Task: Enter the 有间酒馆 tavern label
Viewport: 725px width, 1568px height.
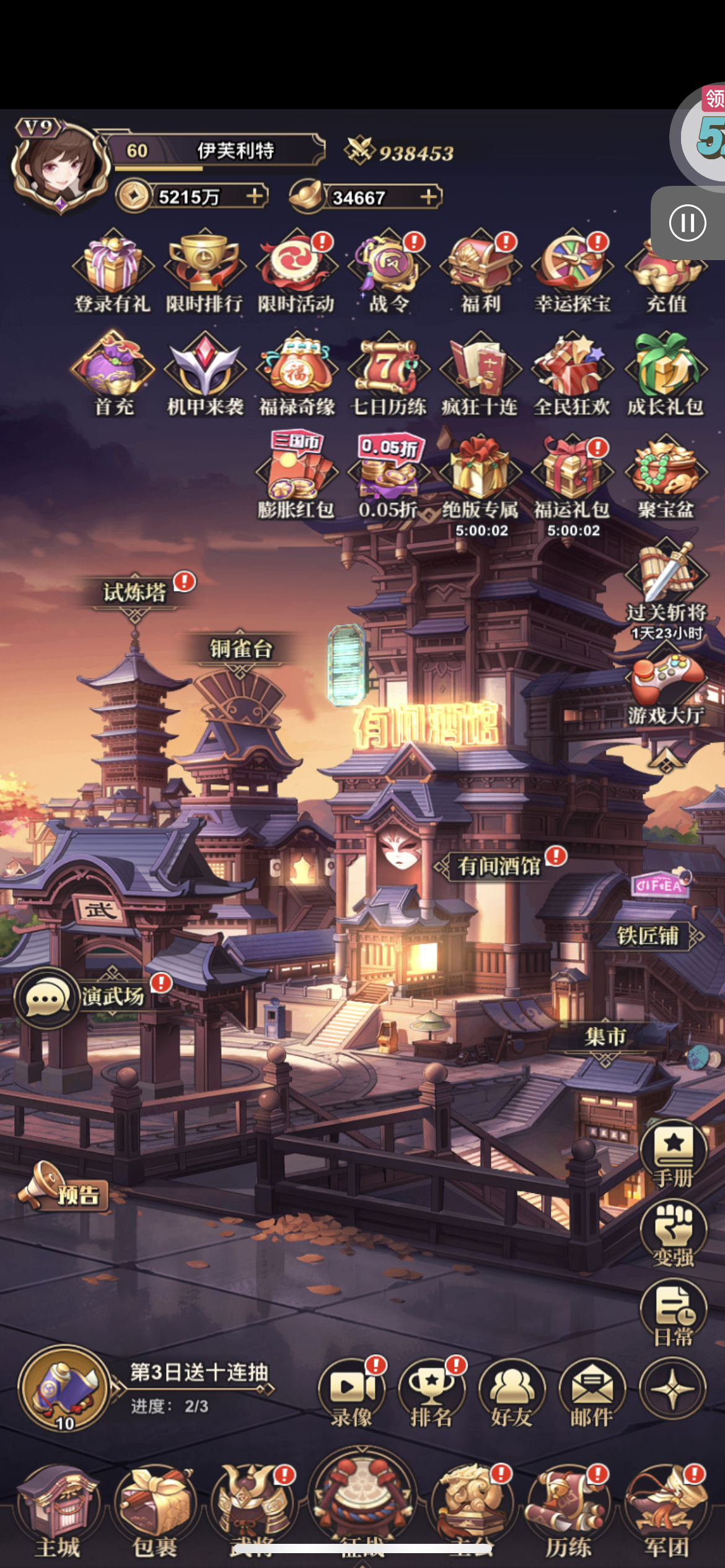Action: pyautogui.click(x=499, y=866)
